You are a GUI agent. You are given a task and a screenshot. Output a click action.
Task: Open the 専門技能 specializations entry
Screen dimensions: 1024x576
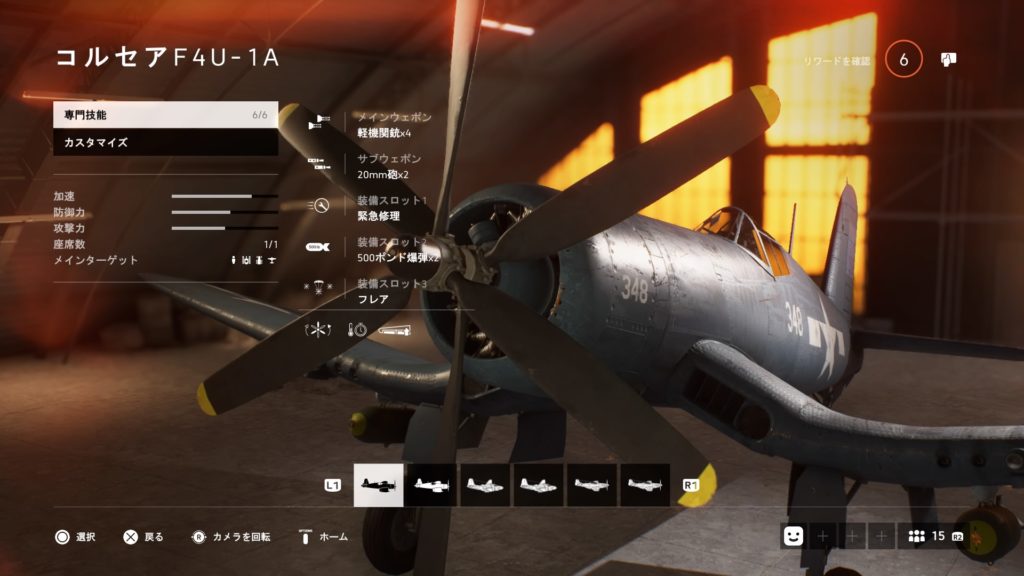pos(165,115)
